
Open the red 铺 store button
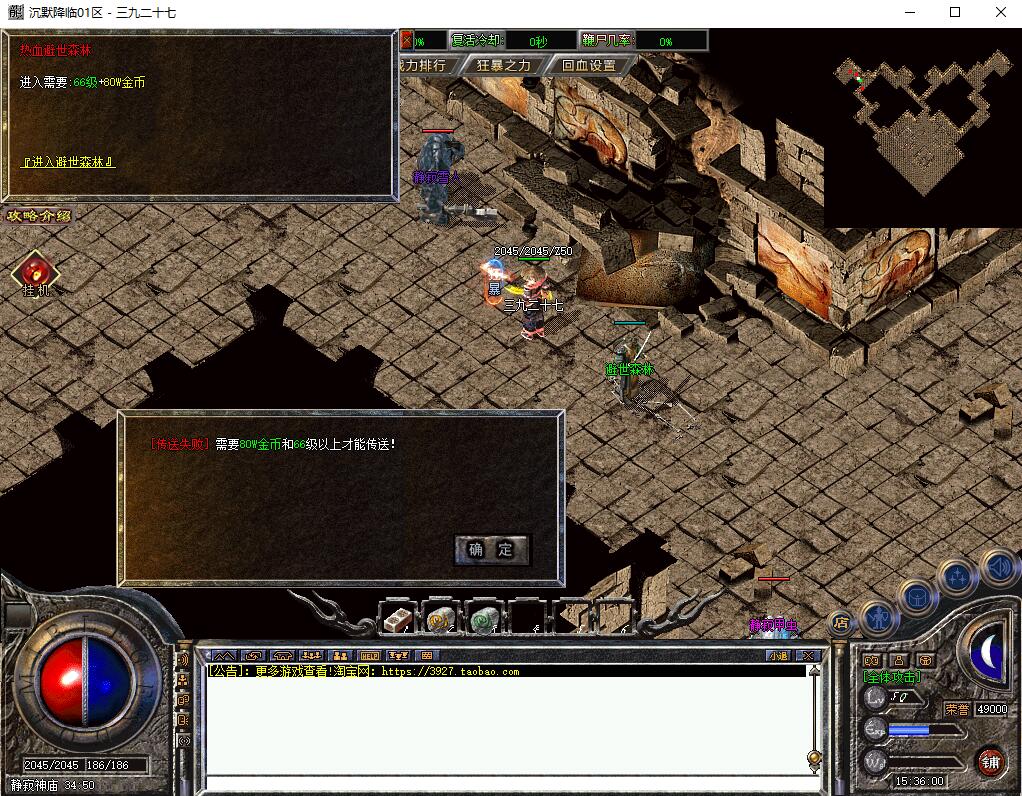tap(990, 761)
